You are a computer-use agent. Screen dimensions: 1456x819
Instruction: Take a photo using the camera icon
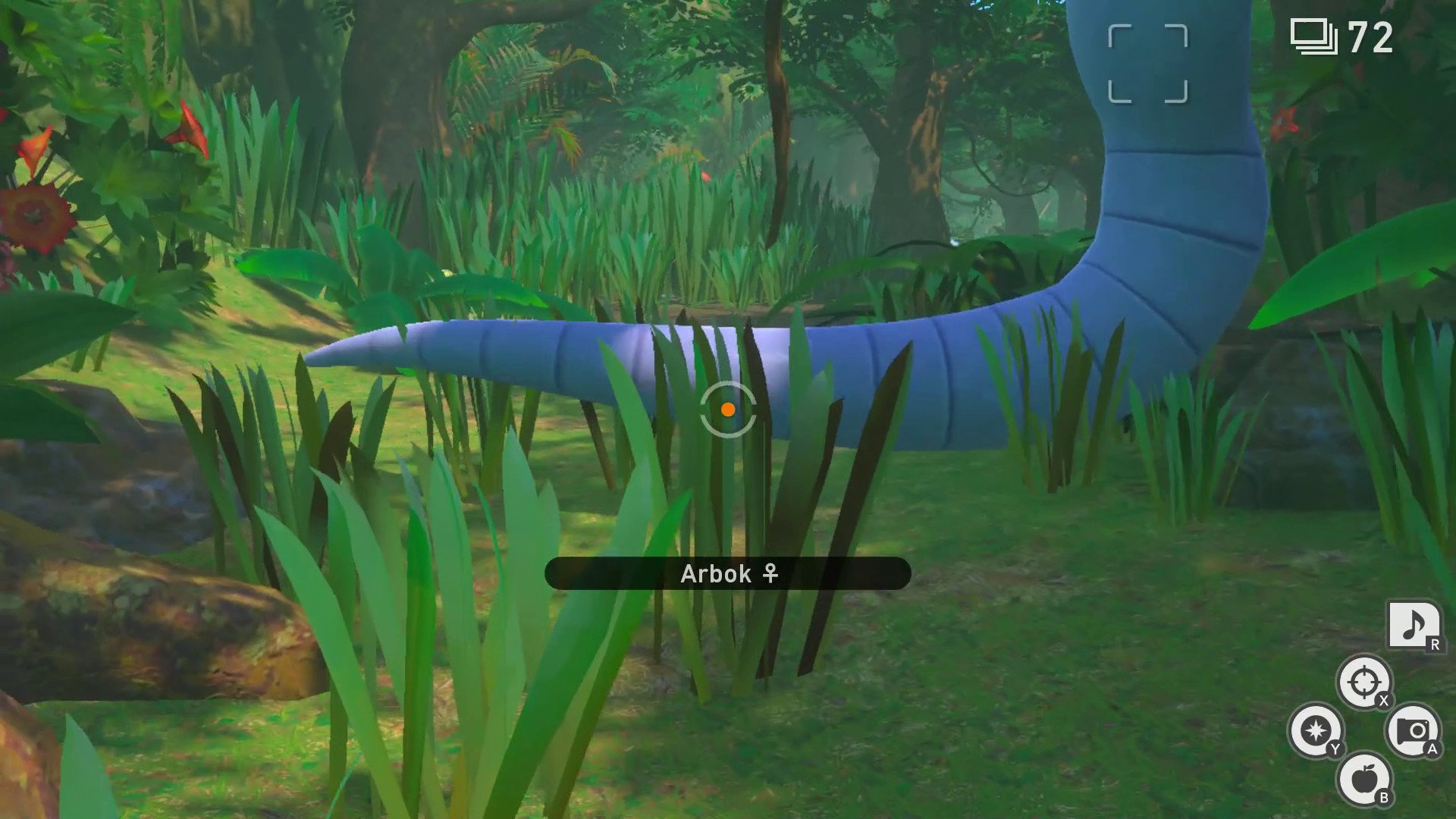click(1413, 730)
